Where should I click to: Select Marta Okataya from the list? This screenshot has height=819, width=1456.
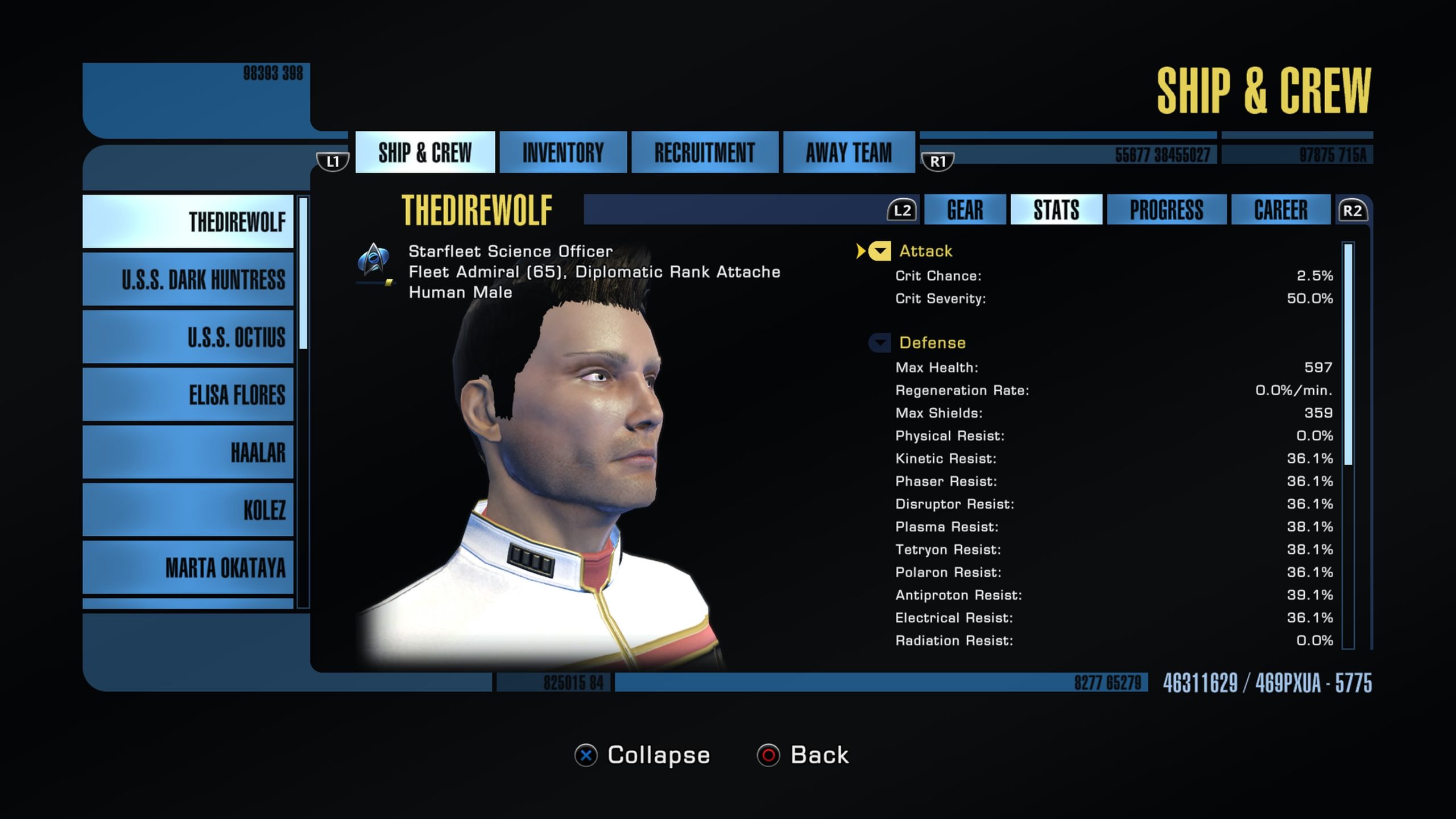(188, 568)
